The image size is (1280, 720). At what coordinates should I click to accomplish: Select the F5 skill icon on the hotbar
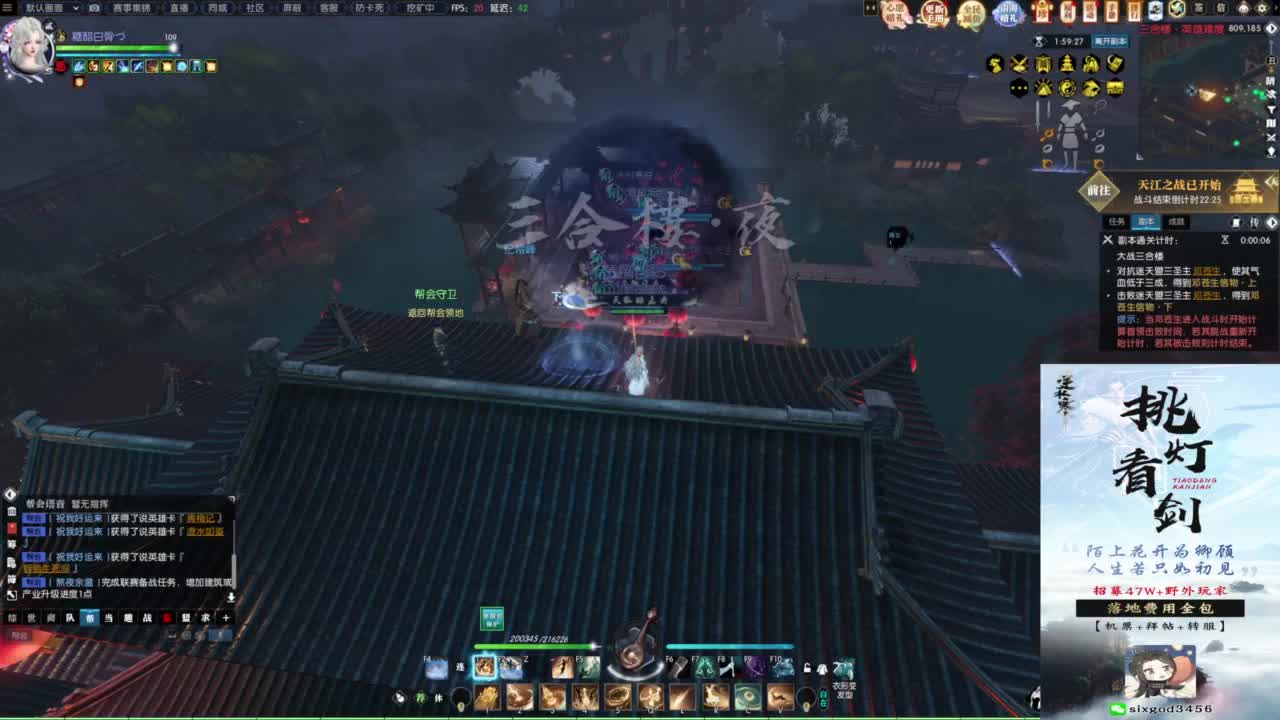tap(587, 668)
